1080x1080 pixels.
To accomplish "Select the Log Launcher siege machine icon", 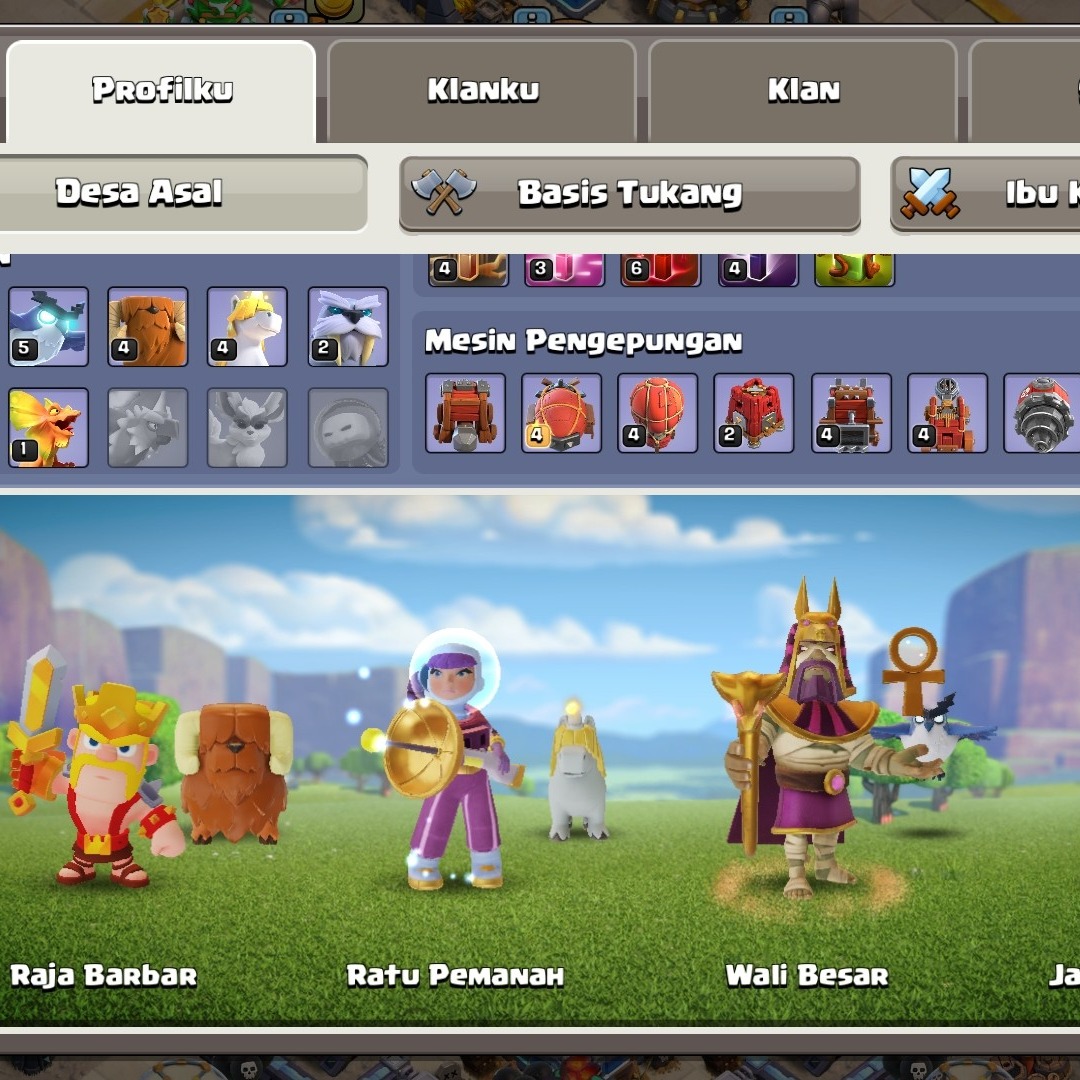I will point(850,413).
